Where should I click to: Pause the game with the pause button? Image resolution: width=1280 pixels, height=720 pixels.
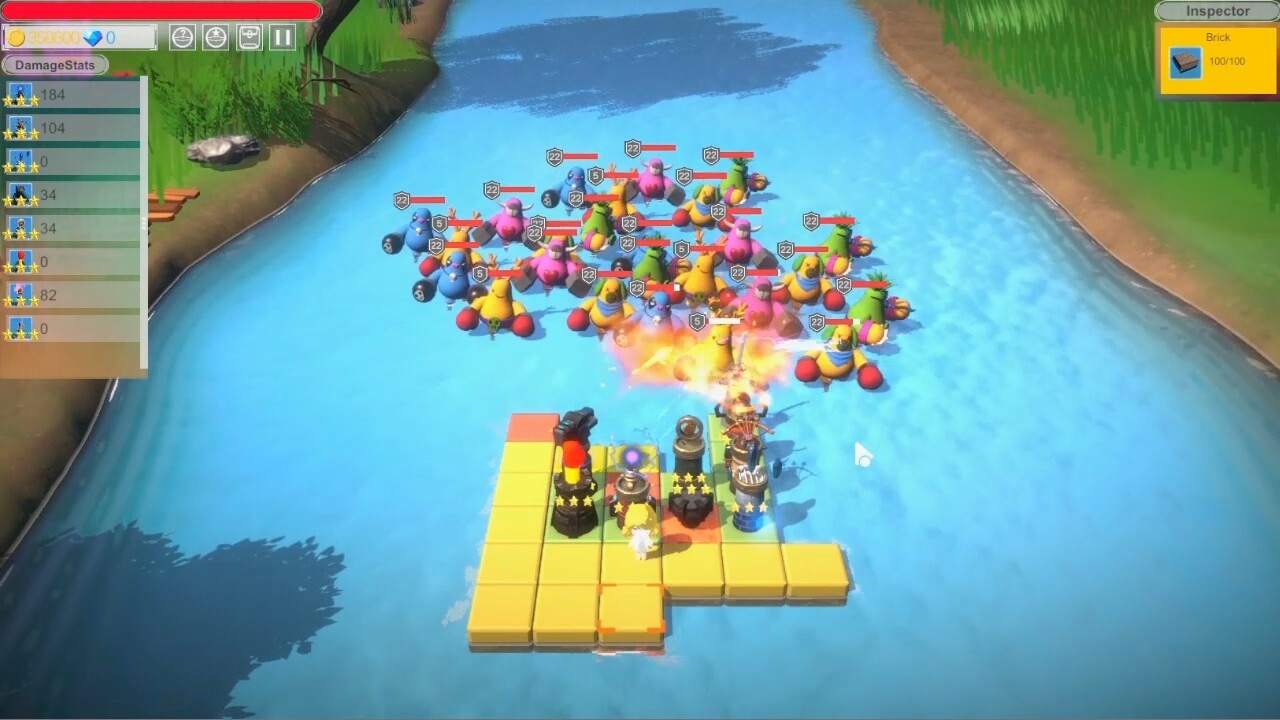(283, 37)
